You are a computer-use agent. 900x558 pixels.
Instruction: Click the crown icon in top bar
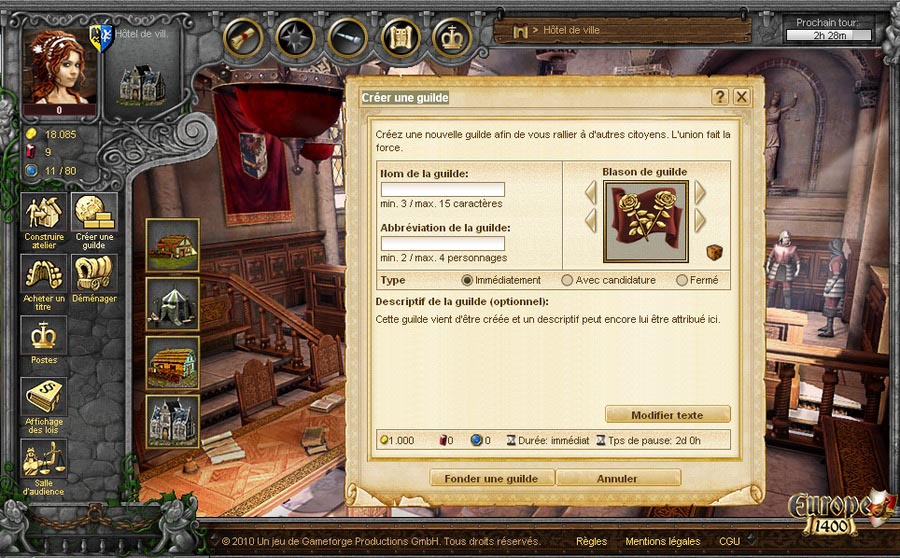click(x=452, y=37)
